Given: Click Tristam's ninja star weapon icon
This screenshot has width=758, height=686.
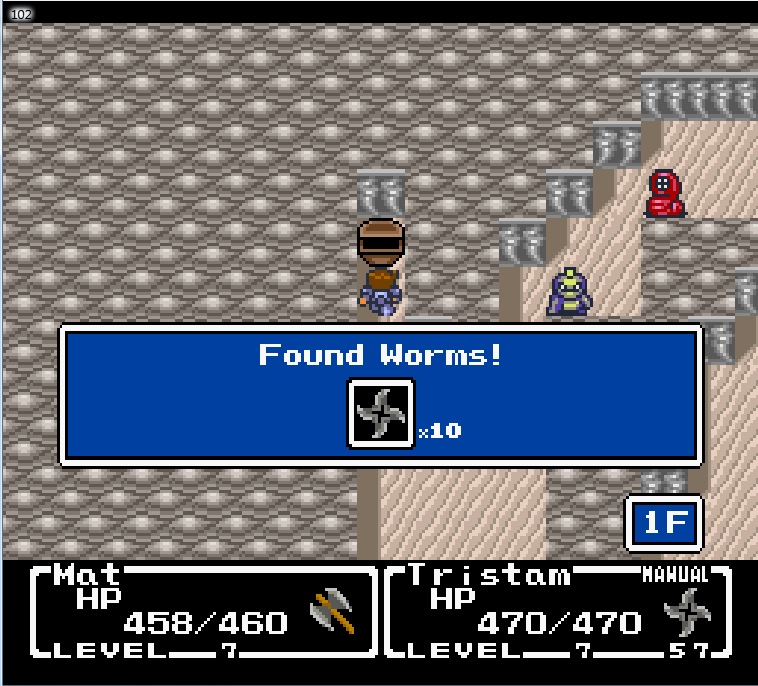Looking at the screenshot, I should click(686, 610).
